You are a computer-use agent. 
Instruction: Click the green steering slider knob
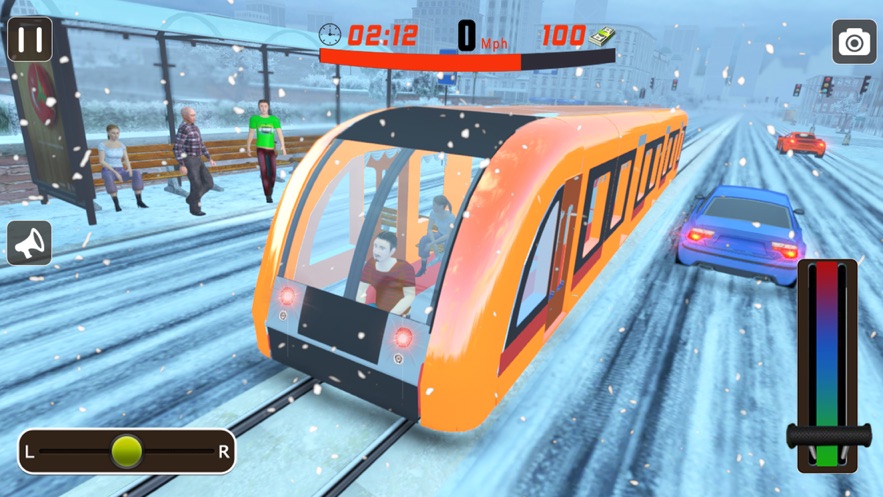(x=127, y=452)
